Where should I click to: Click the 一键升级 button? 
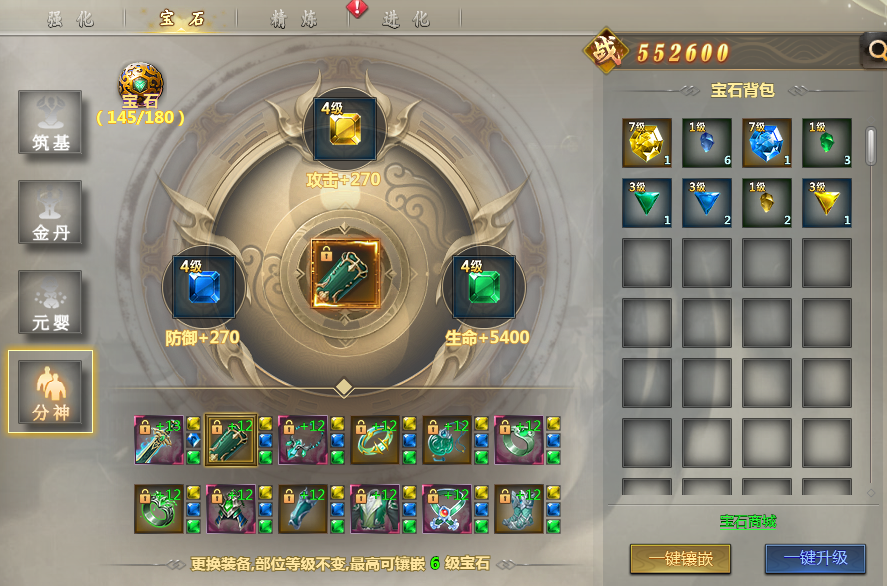[814, 557]
